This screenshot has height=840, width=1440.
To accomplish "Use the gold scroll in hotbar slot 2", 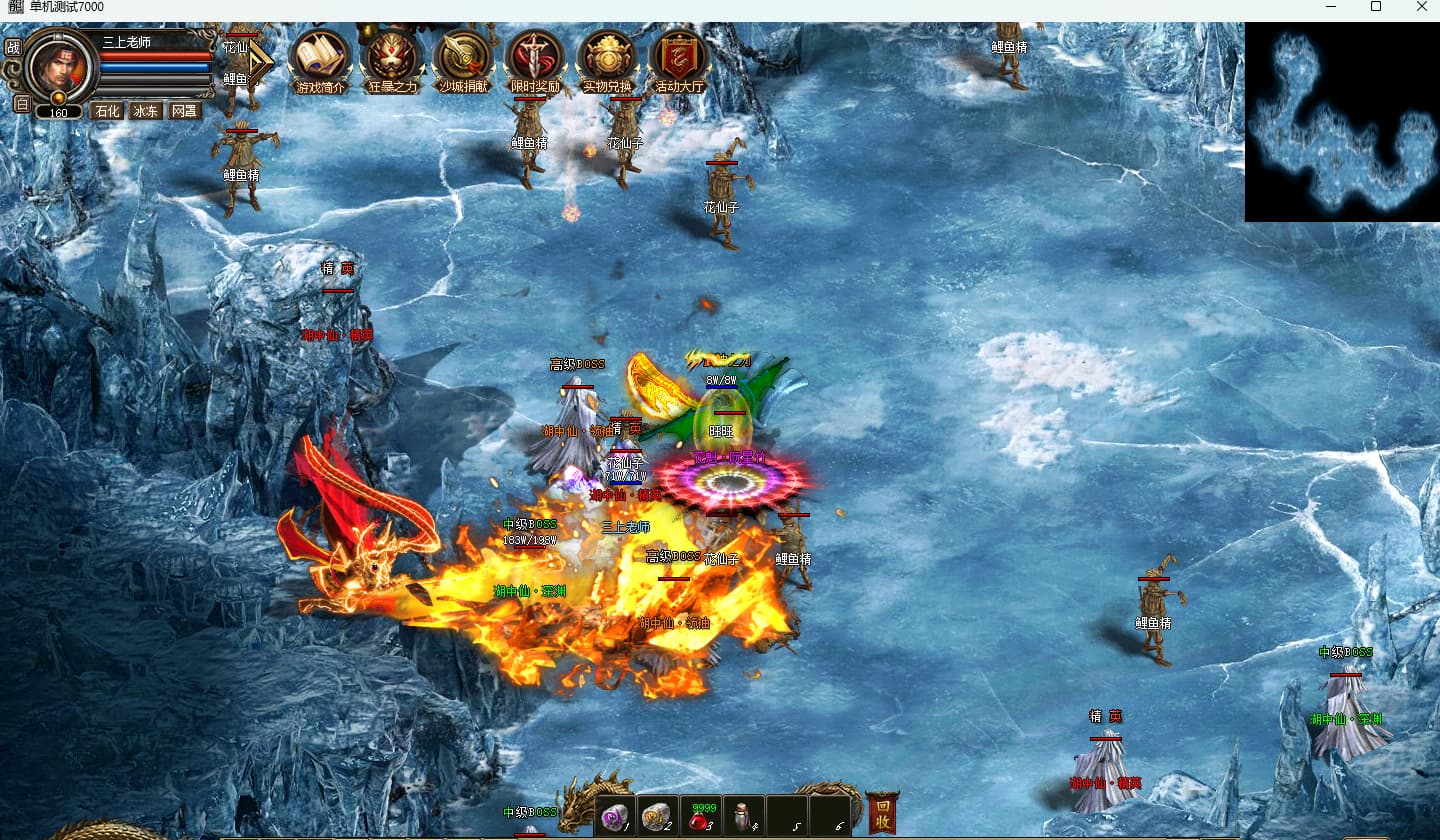I will click(x=658, y=817).
